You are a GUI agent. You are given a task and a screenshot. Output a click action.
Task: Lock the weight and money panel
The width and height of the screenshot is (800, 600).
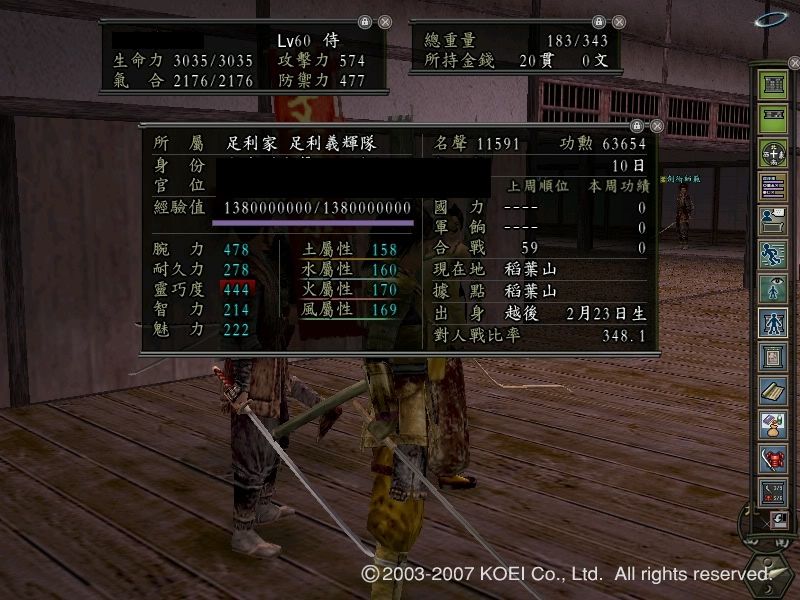tap(598, 22)
